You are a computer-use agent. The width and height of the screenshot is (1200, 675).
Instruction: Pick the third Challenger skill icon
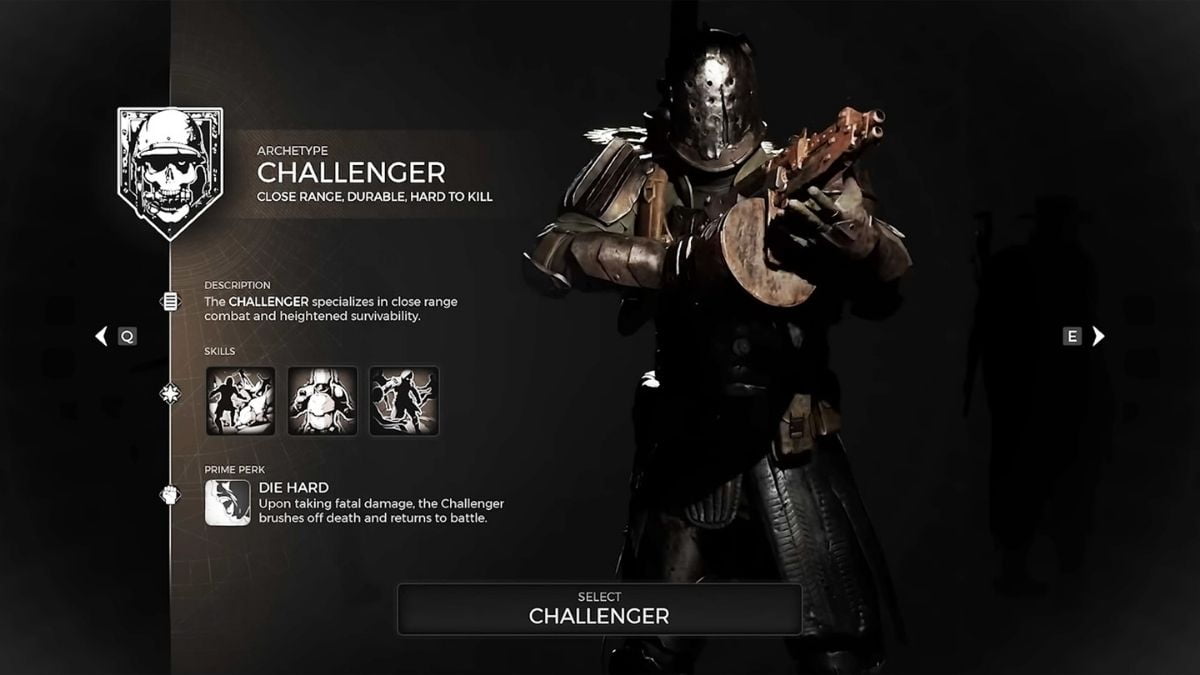pos(404,401)
